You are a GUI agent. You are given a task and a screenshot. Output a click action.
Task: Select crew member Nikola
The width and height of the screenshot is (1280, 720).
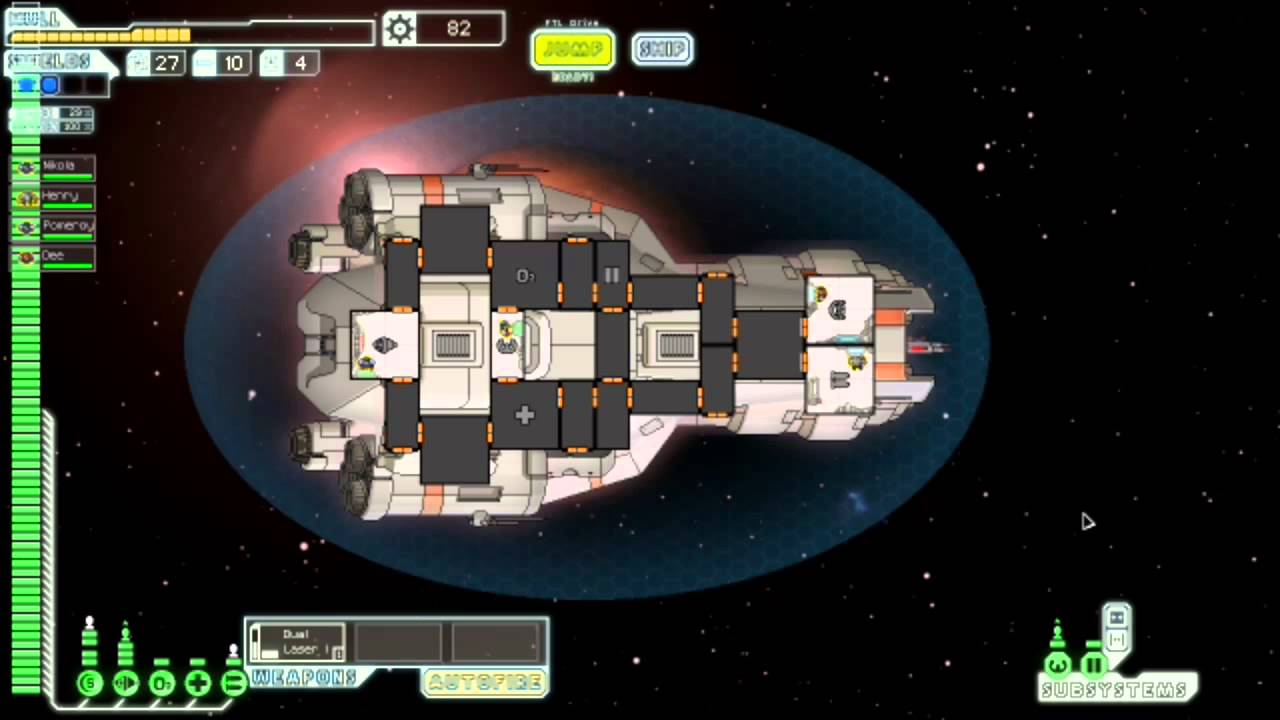(54, 167)
